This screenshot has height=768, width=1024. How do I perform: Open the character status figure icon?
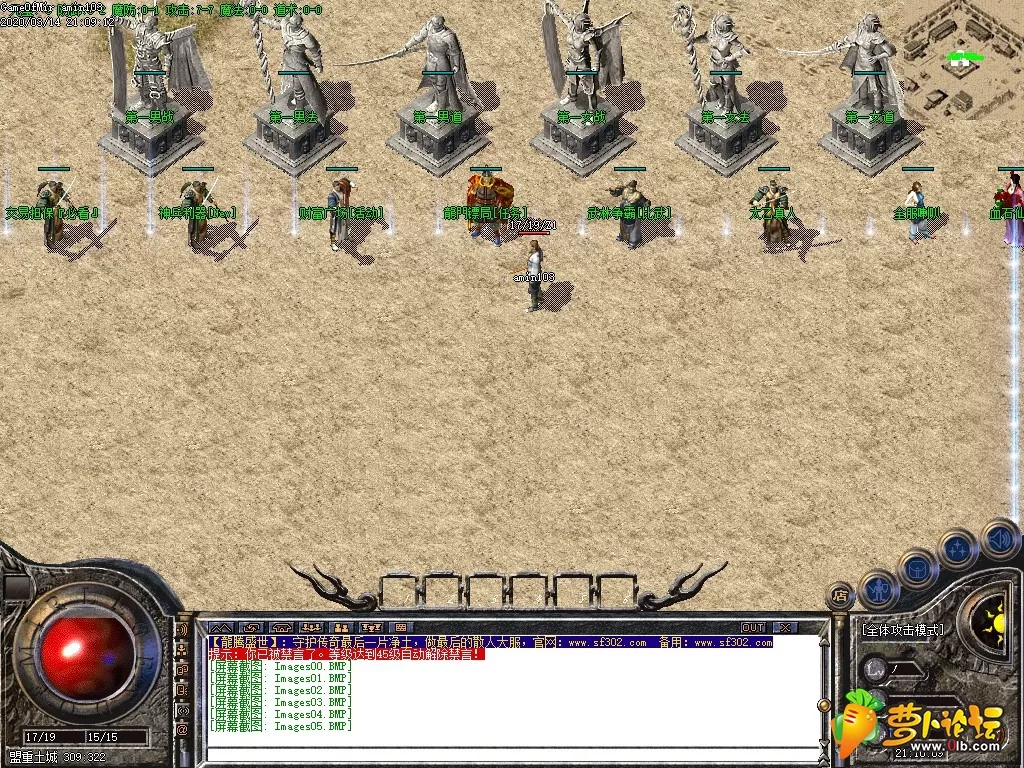pos(880,591)
